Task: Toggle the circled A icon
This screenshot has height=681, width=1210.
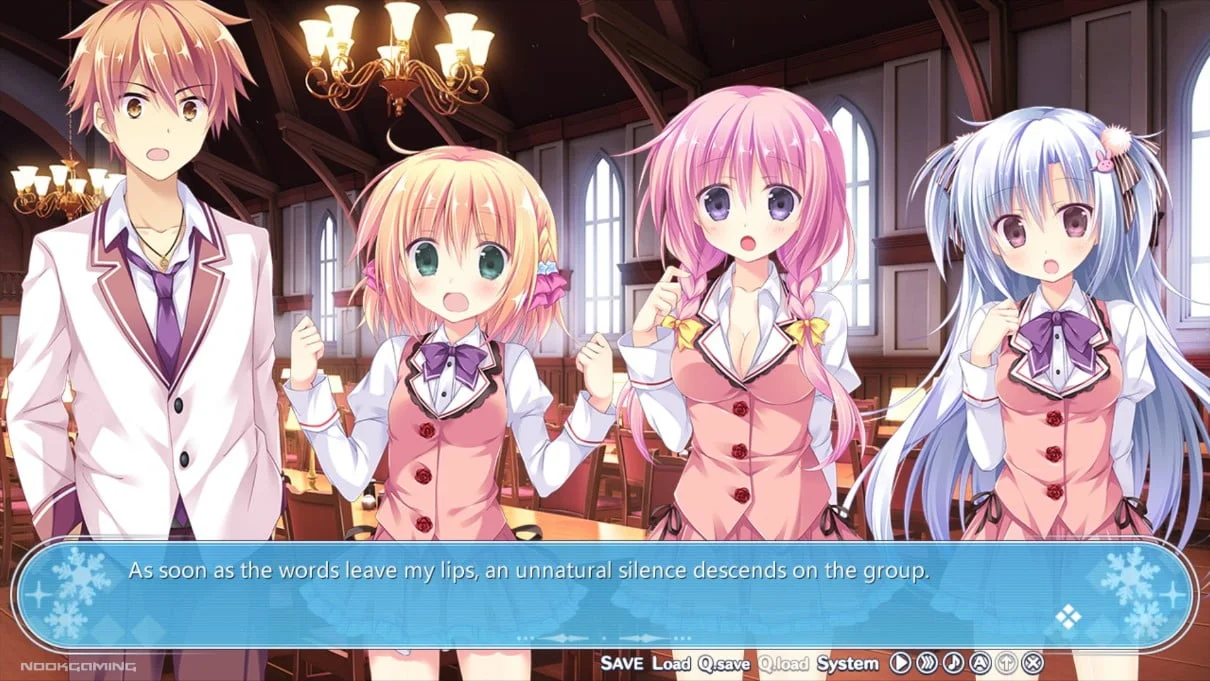Action: click(x=980, y=663)
